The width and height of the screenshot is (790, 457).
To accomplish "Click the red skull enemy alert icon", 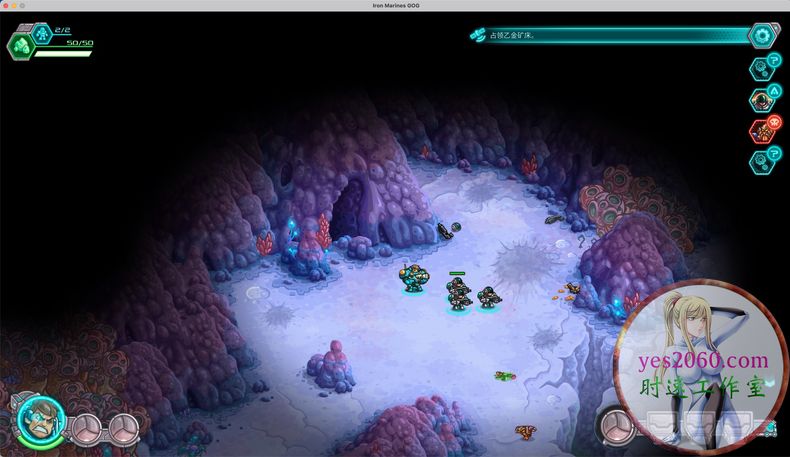I will coord(763,130).
